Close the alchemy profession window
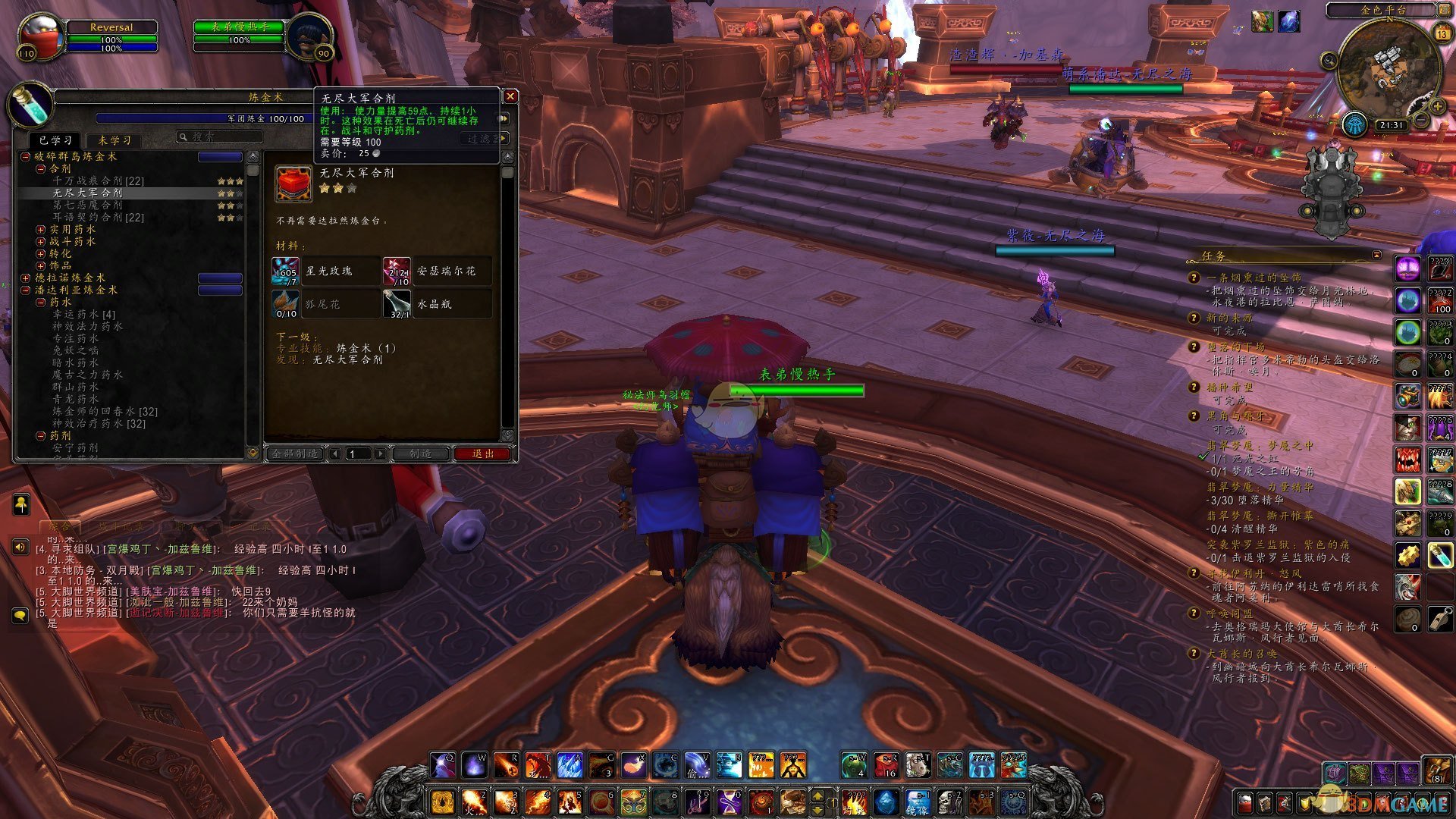This screenshot has height=819, width=1456. click(x=510, y=96)
